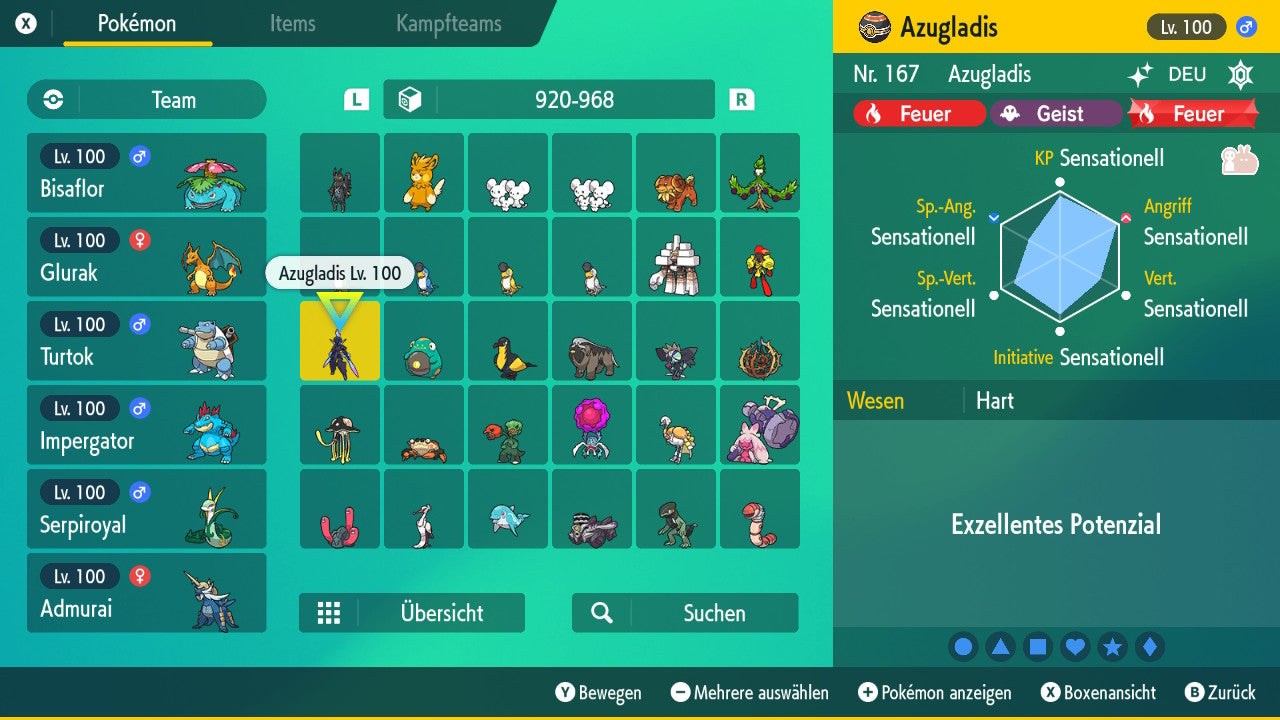Screen dimensions: 1280x720
Task: Select Glurak in the team list
Action: pyautogui.click(x=146, y=256)
